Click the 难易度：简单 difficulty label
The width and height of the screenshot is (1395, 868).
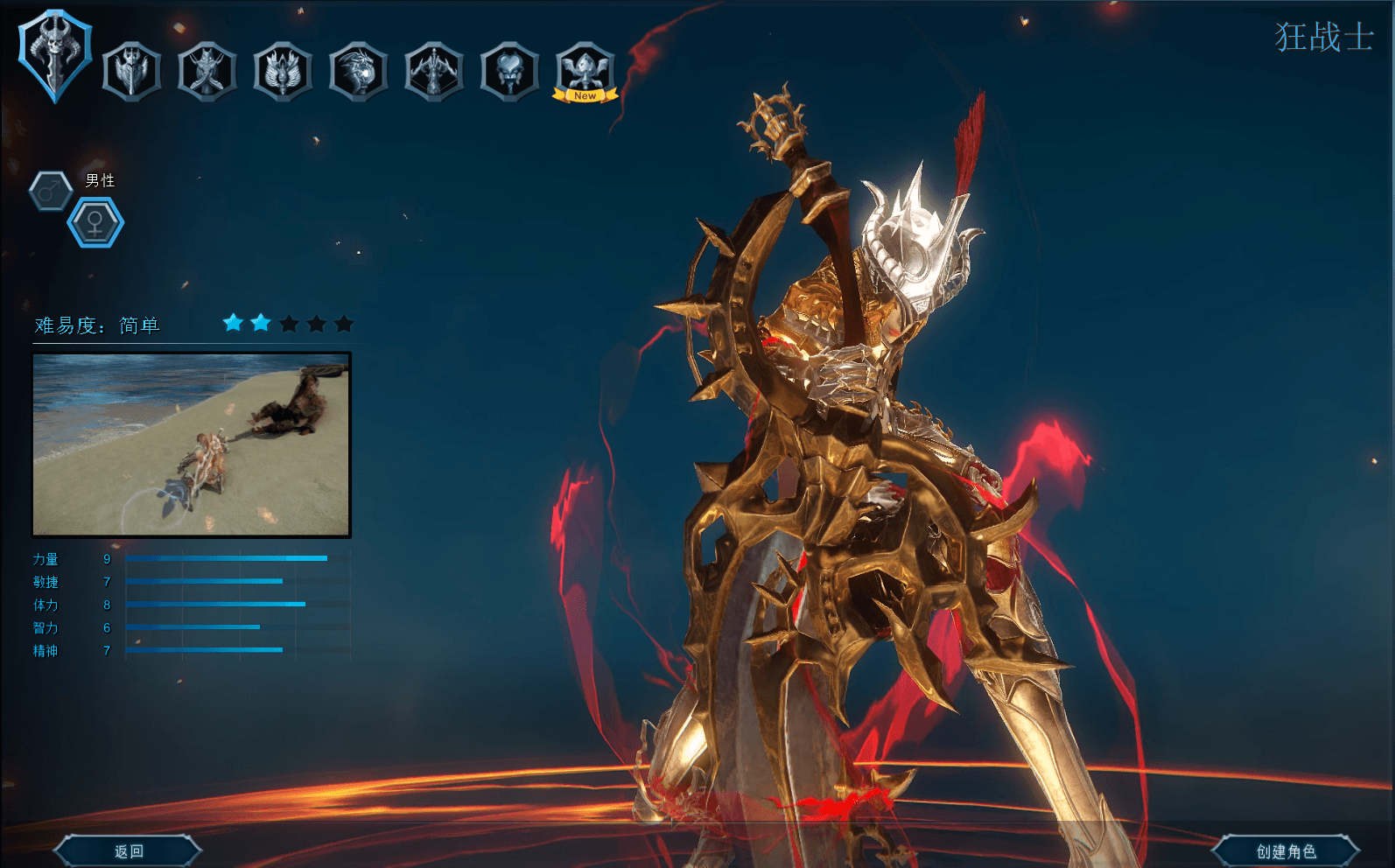[x=96, y=323]
